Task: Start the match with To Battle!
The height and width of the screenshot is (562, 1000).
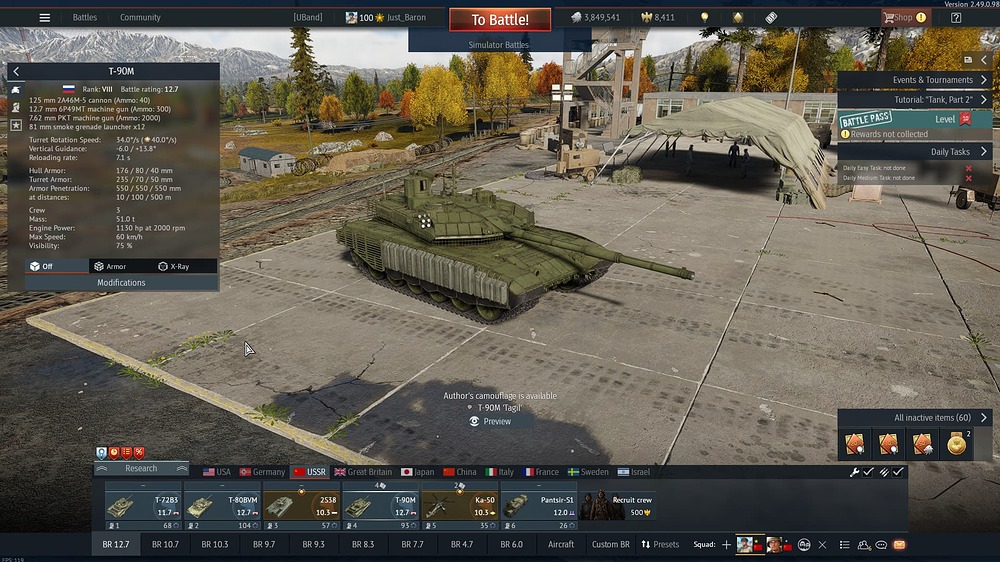Action: point(501,20)
